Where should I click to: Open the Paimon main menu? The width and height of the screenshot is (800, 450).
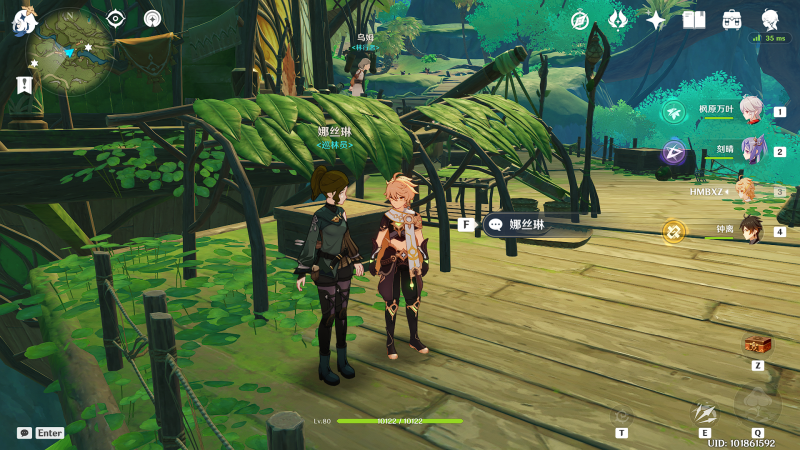23,21
